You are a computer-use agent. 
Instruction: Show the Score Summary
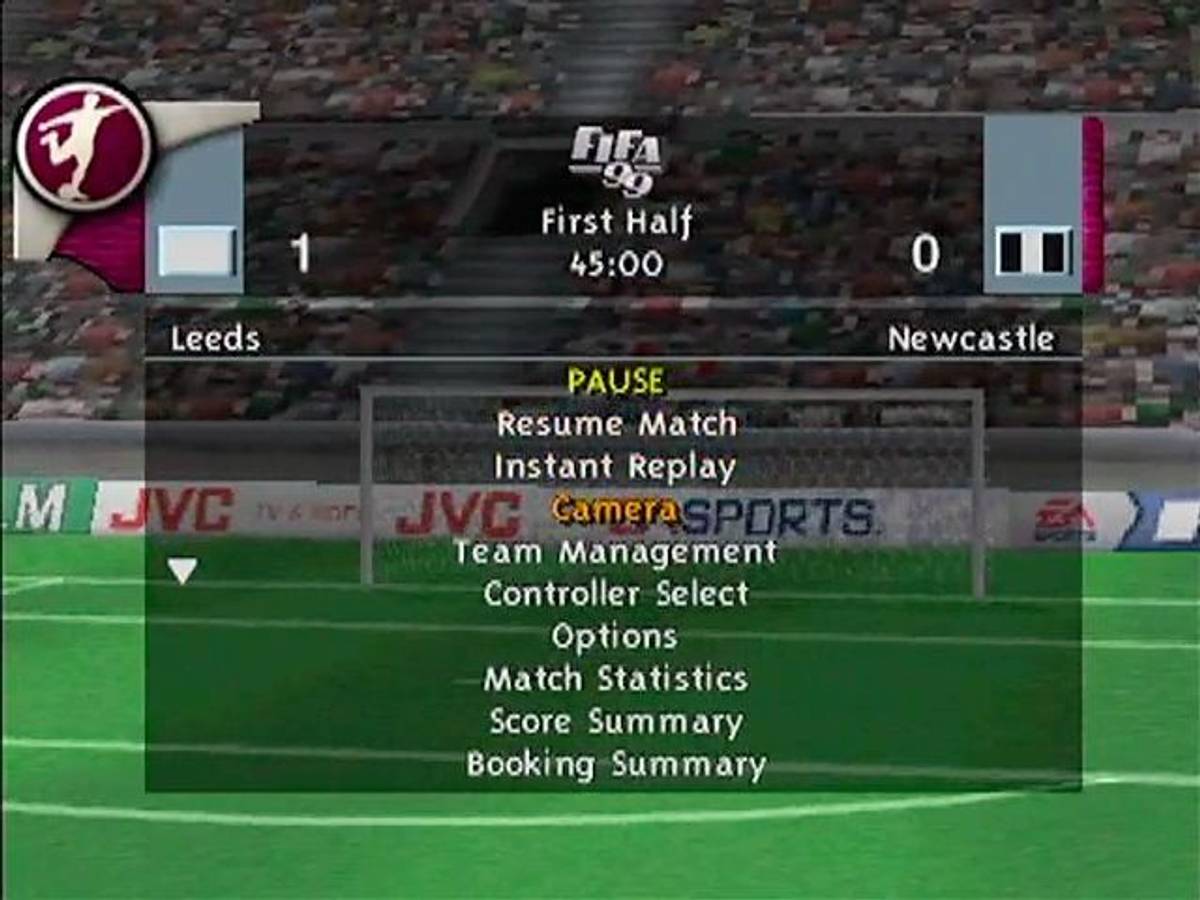tap(615, 722)
